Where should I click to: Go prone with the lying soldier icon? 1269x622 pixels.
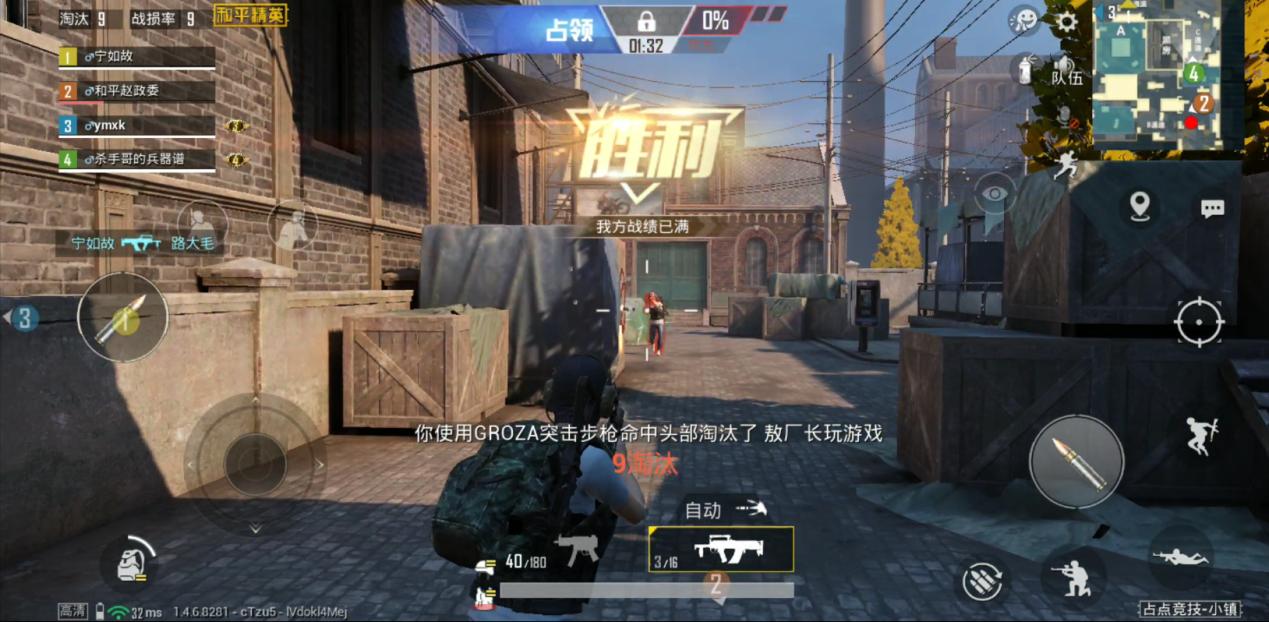(x=1181, y=557)
